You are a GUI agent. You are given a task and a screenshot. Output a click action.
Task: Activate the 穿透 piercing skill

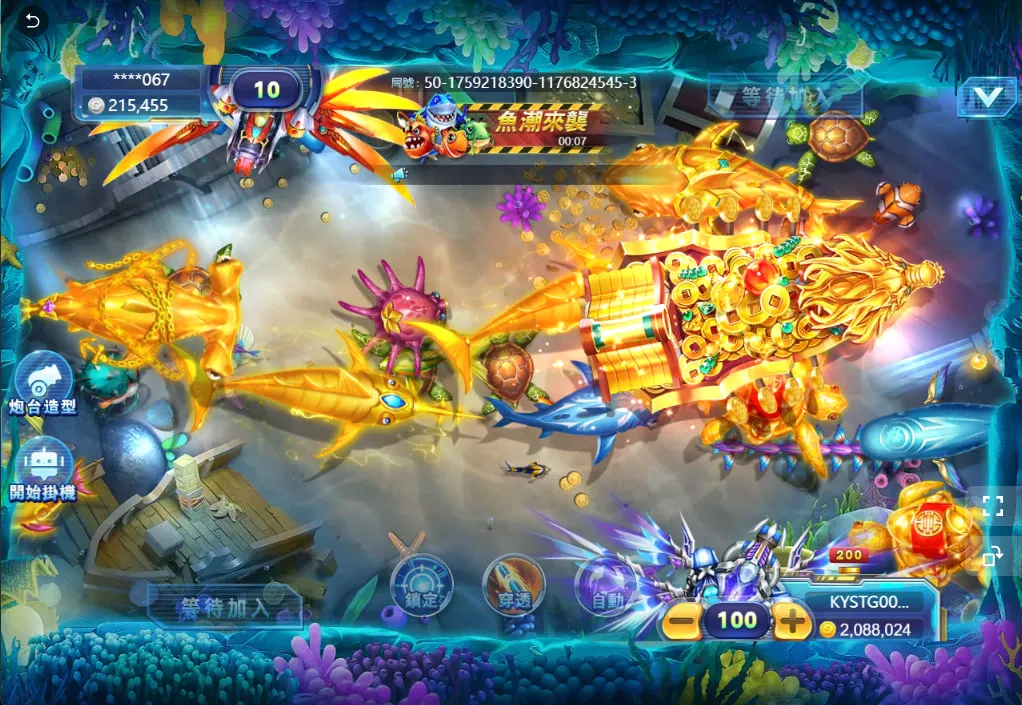(513, 585)
